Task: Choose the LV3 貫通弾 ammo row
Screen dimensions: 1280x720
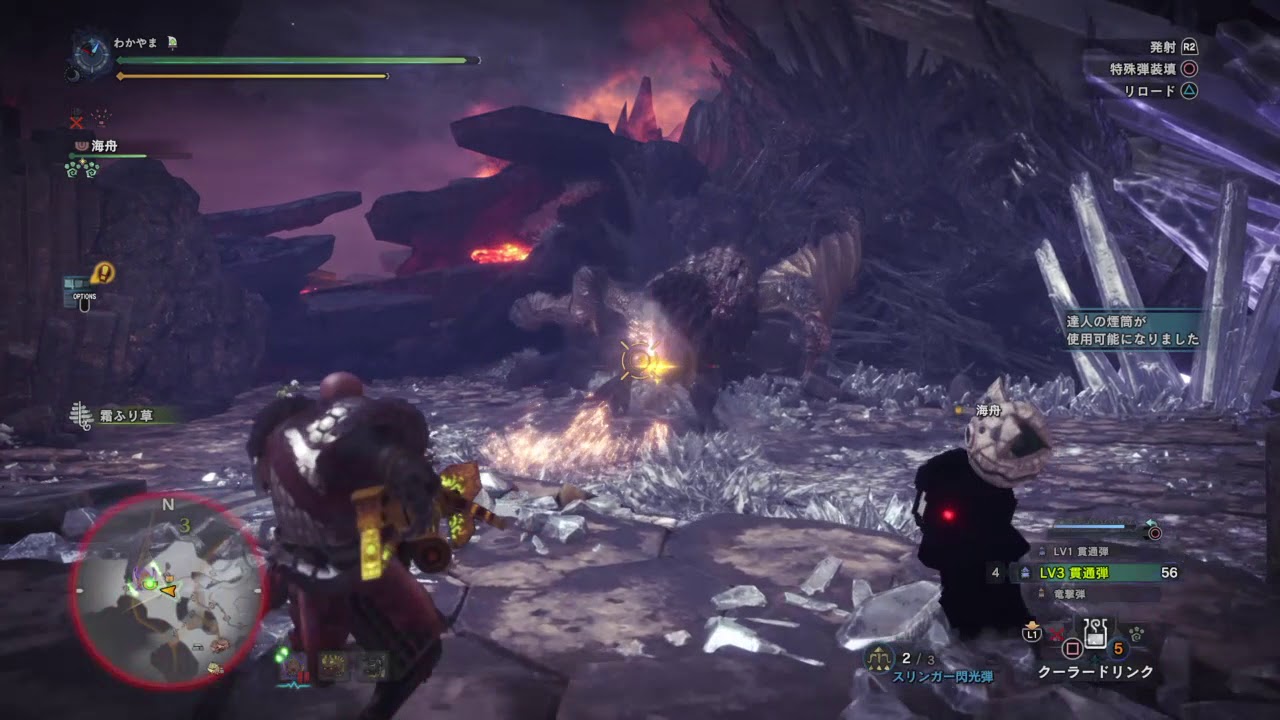Action: (x=1090, y=573)
